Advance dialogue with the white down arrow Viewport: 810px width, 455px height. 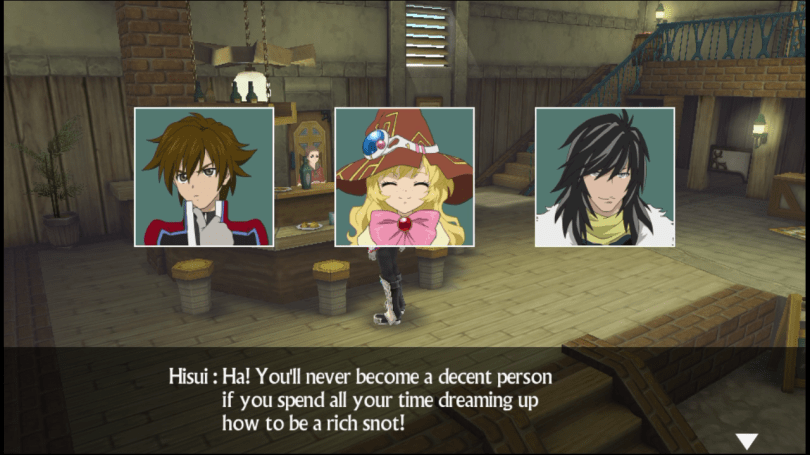746,441
